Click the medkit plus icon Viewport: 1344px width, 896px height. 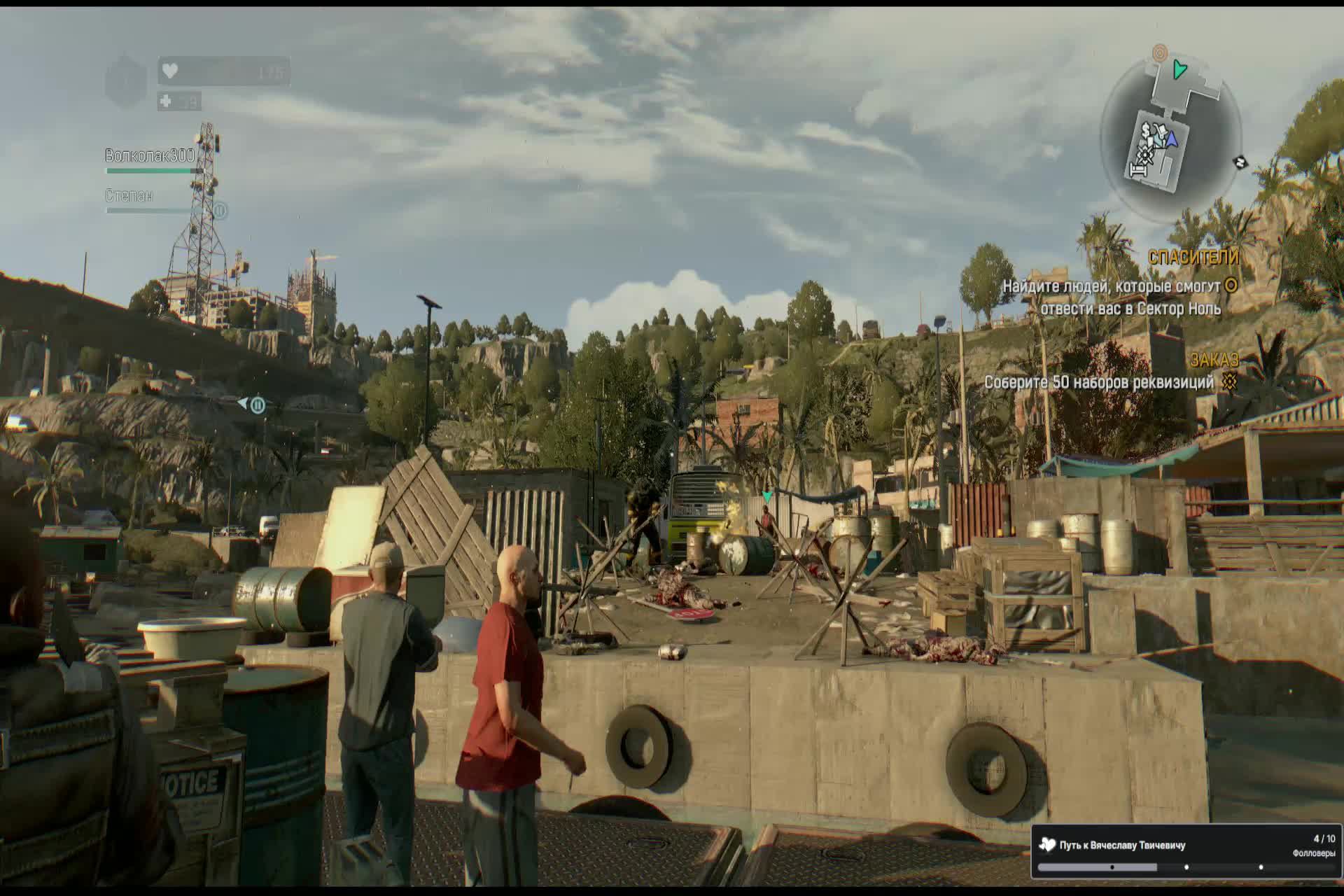(166, 101)
